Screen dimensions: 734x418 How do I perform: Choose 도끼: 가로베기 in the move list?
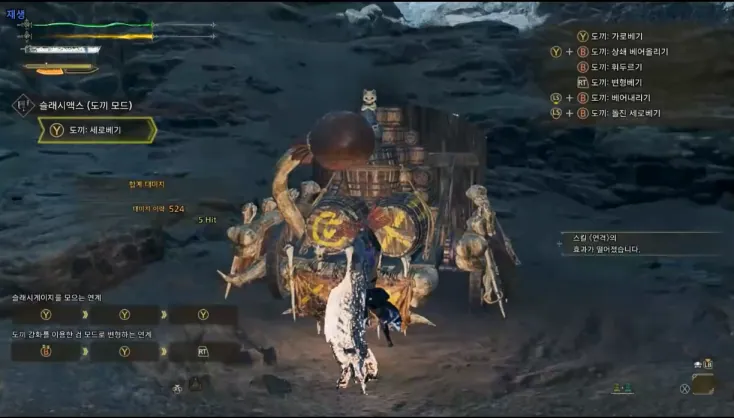click(x=615, y=36)
